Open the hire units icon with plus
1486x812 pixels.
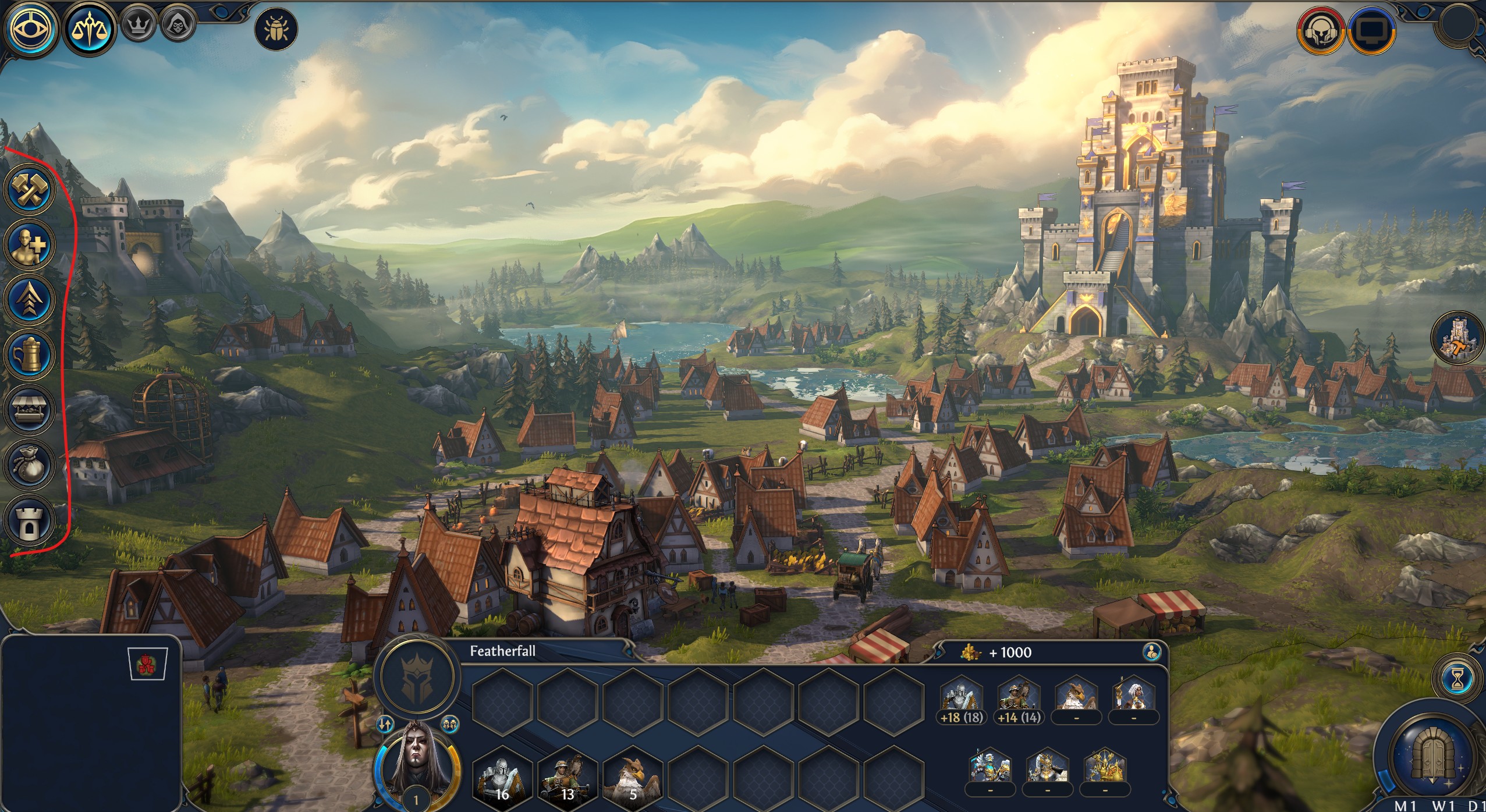(29, 244)
